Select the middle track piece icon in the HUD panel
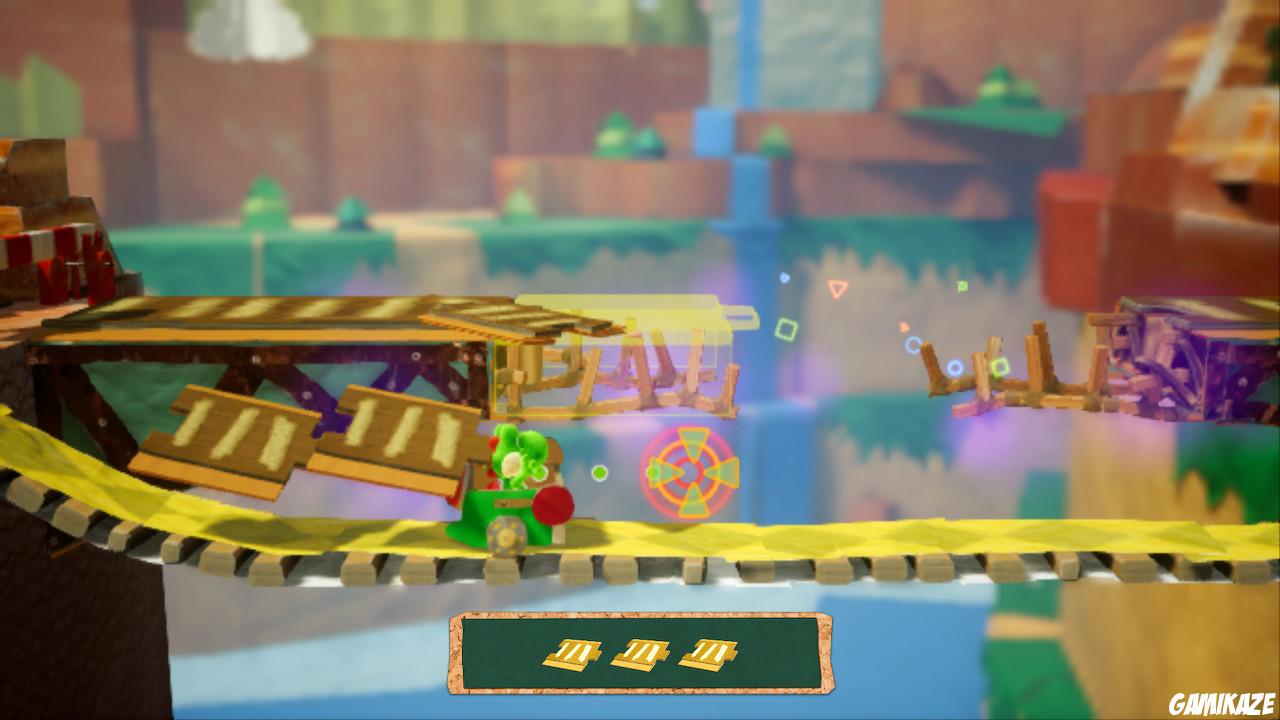The height and width of the screenshot is (720, 1280). pos(638,653)
